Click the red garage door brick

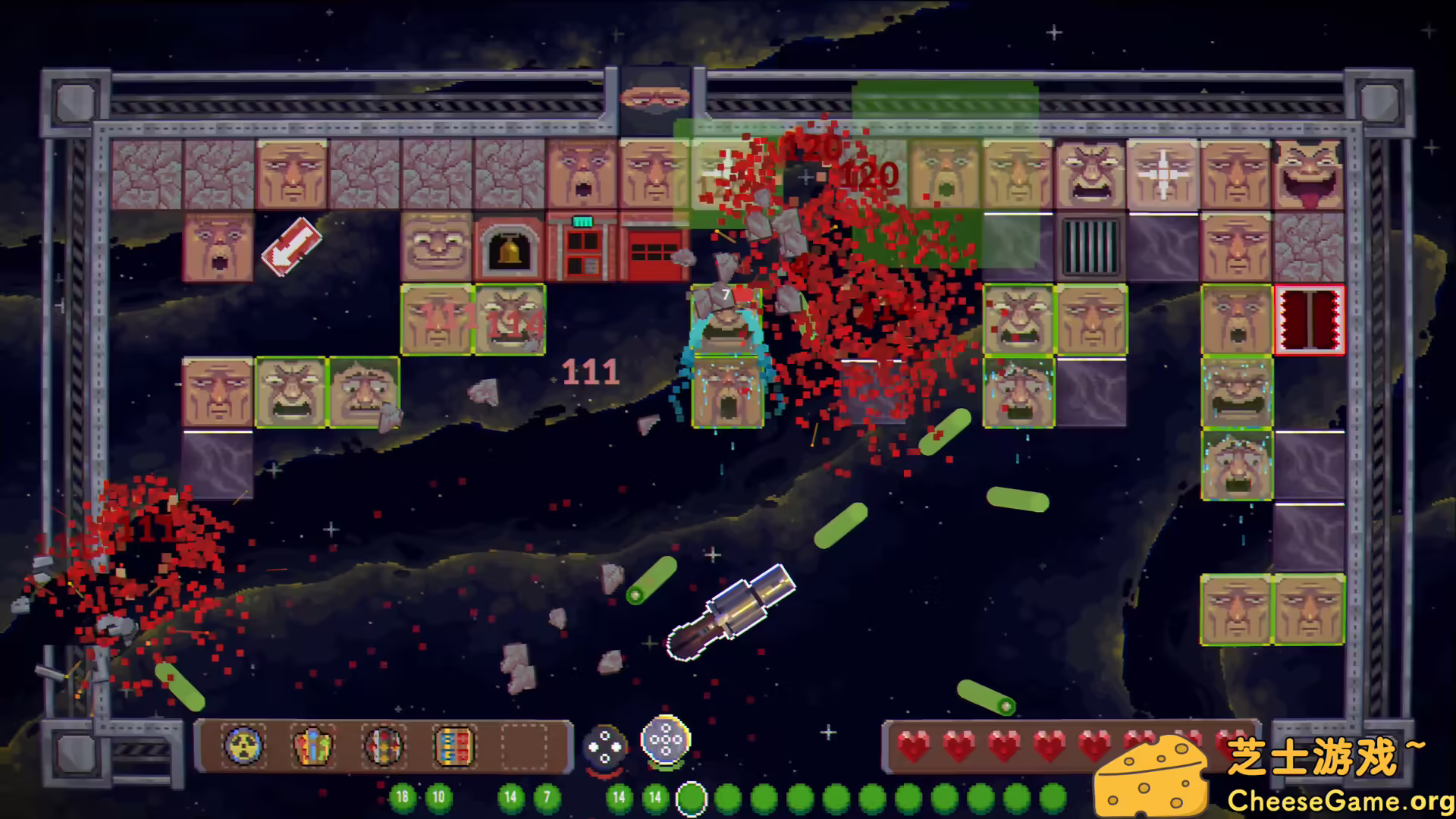coord(654,252)
